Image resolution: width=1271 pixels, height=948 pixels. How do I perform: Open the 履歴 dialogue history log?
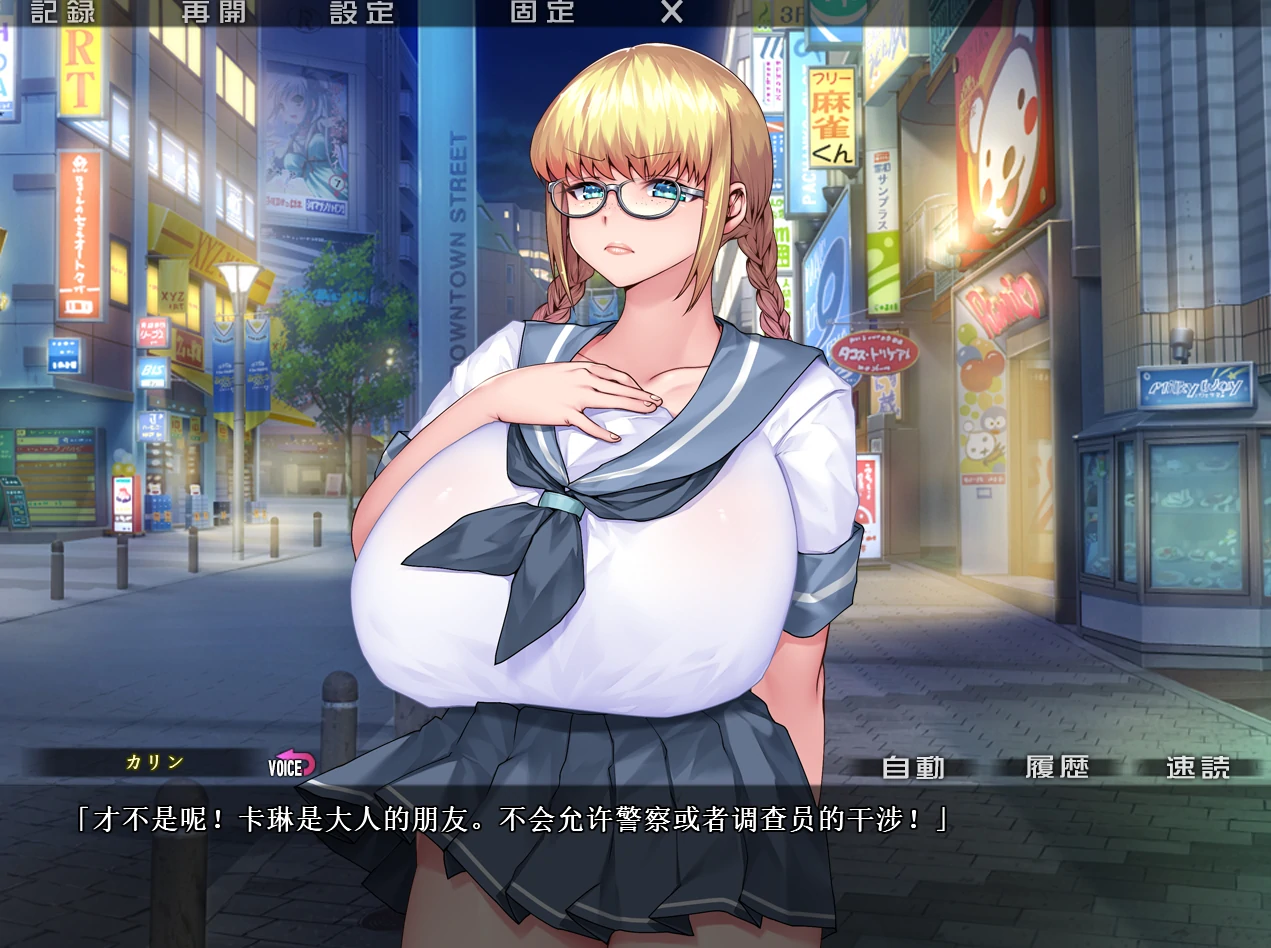click(x=1057, y=768)
